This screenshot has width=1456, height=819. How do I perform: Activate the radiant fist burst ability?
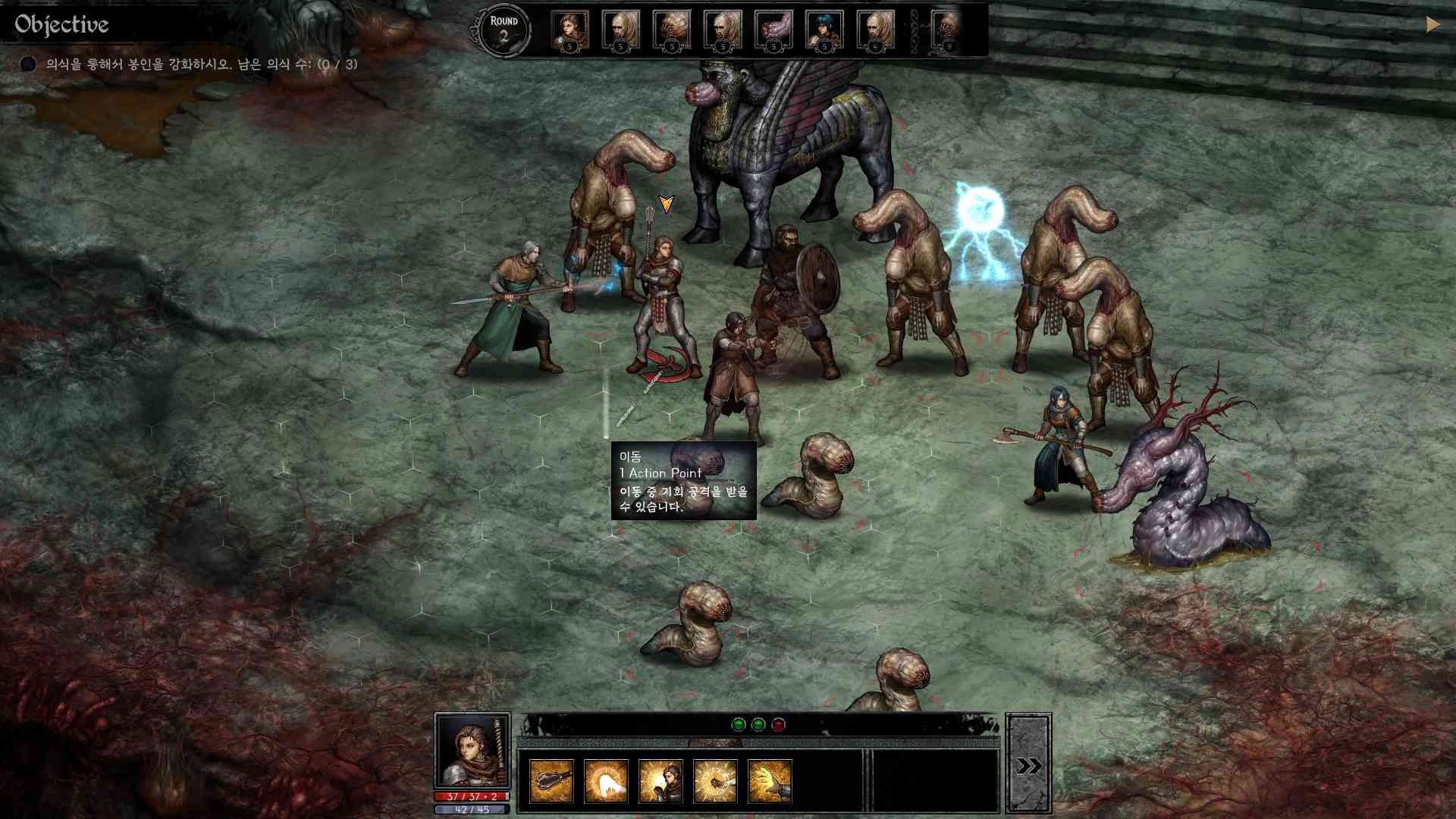(x=715, y=780)
